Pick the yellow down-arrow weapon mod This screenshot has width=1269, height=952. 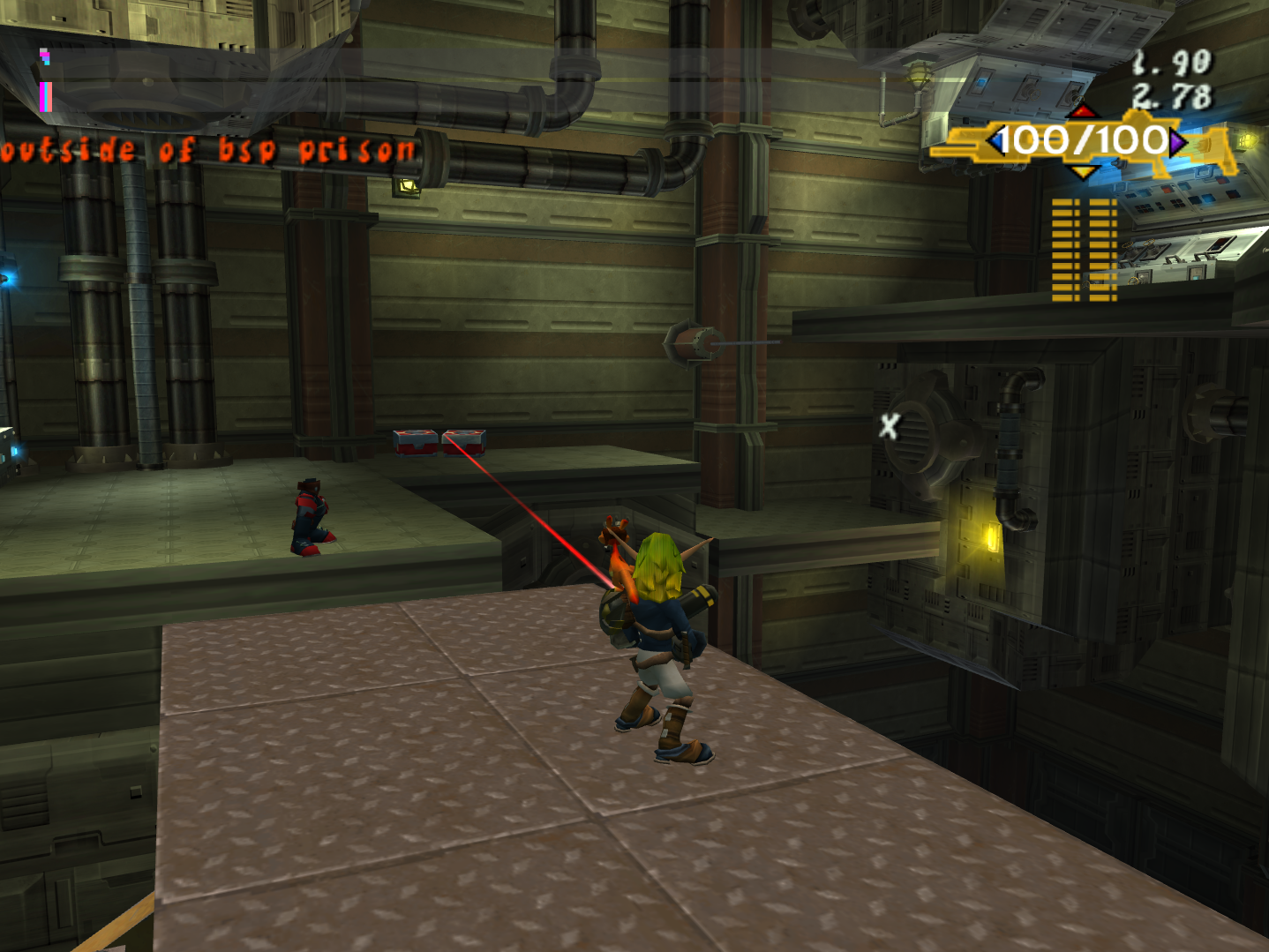click(1083, 171)
